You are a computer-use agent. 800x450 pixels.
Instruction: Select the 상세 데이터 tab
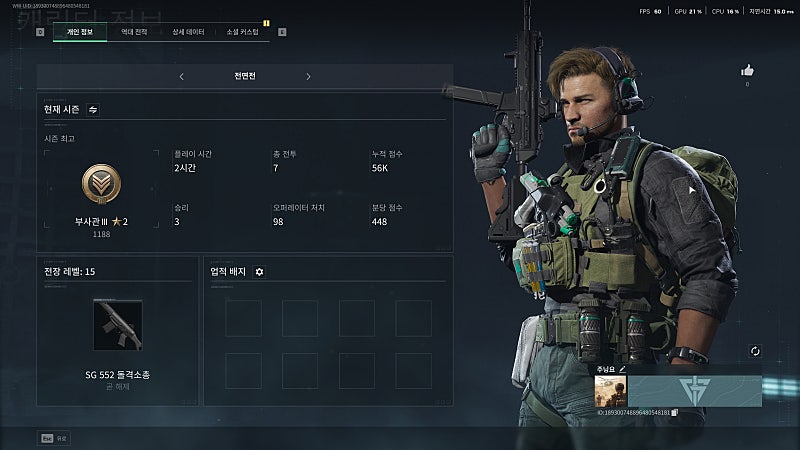click(x=187, y=32)
